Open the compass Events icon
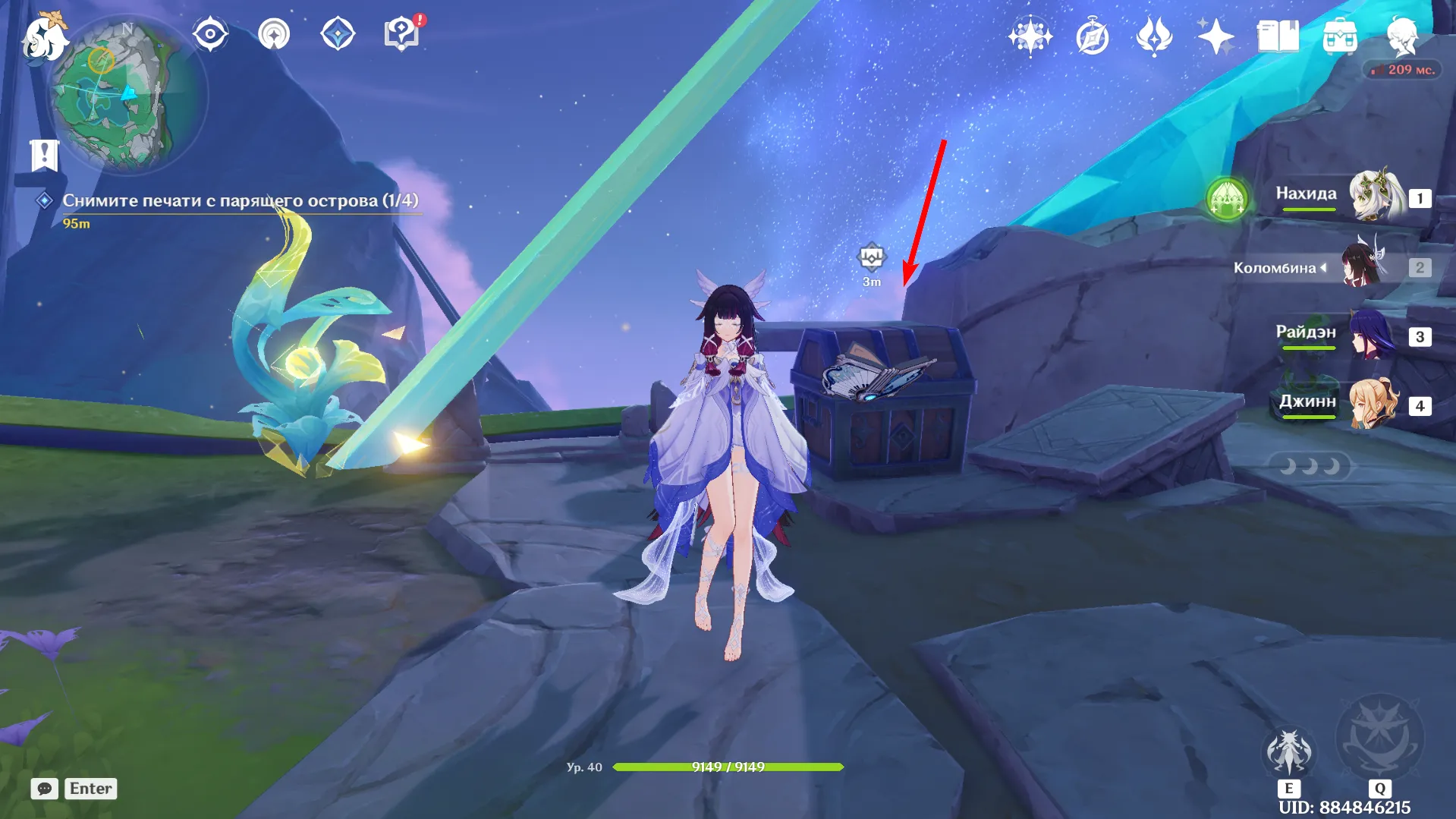 1093,36
